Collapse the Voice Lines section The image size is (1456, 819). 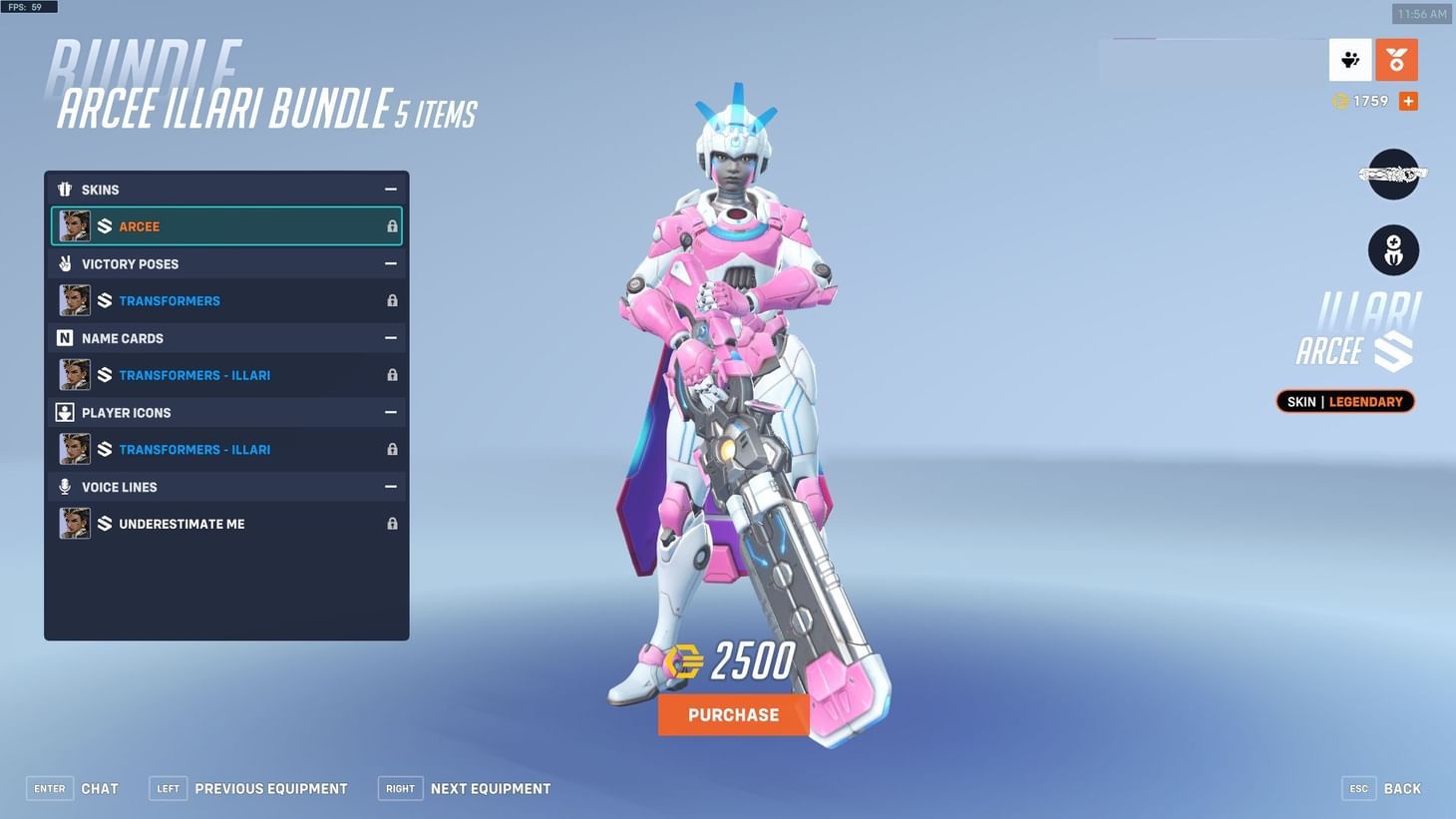pos(390,487)
